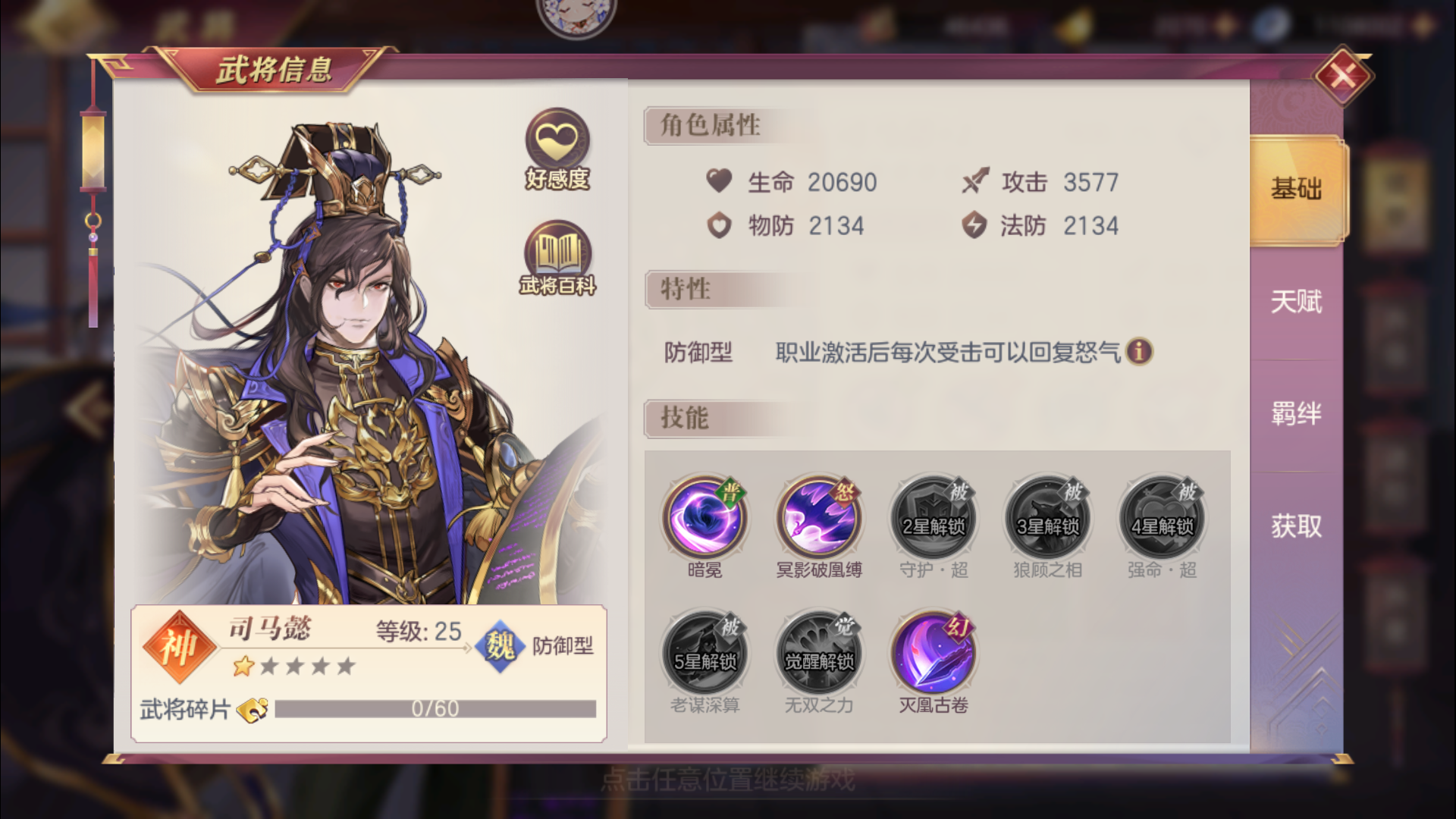The height and width of the screenshot is (819, 1456).
Task: View the 老谋深算 5-star locked skill
Action: click(x=704, y=651)
